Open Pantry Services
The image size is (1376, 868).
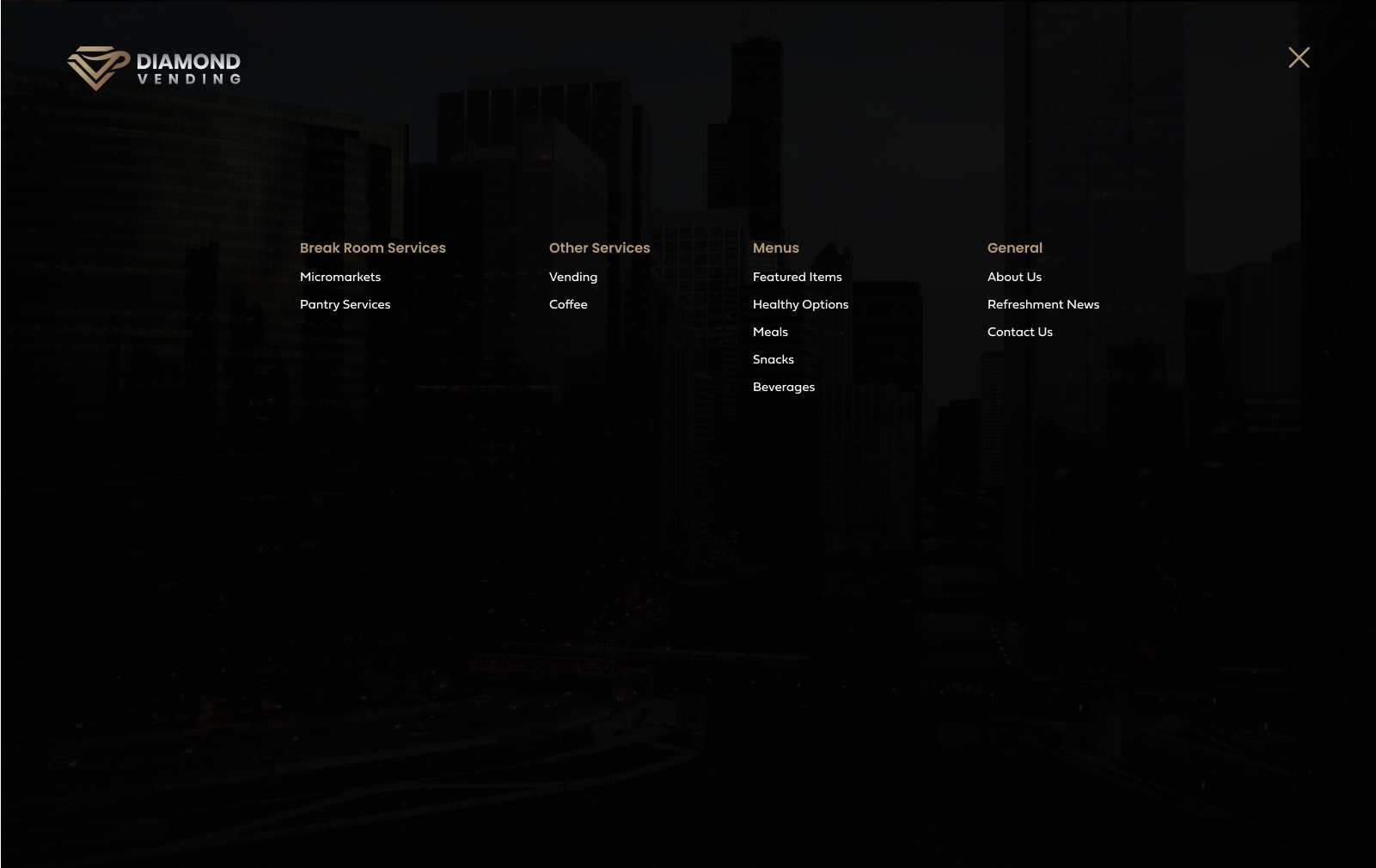[x=345, y=305]
